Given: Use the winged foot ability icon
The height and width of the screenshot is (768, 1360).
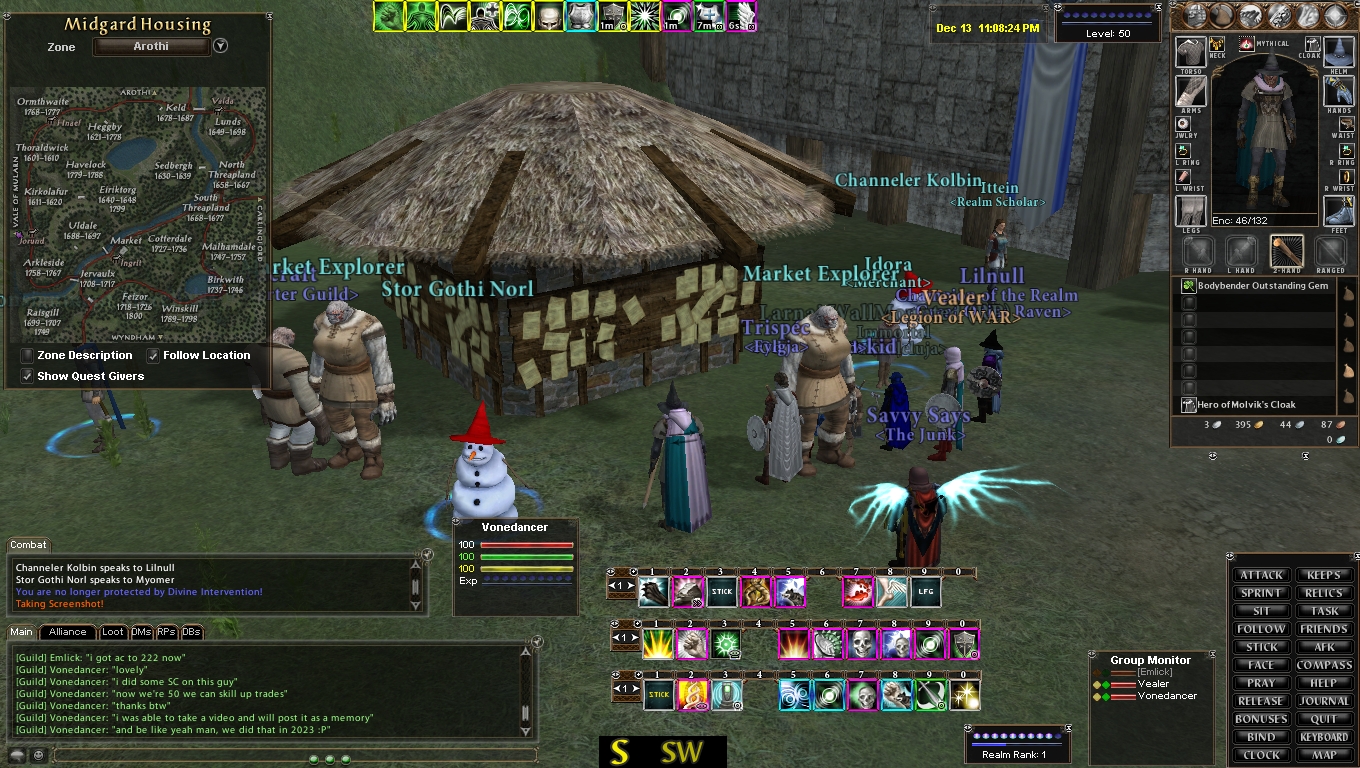Looking at the screenshot, I should click(892, 592).
